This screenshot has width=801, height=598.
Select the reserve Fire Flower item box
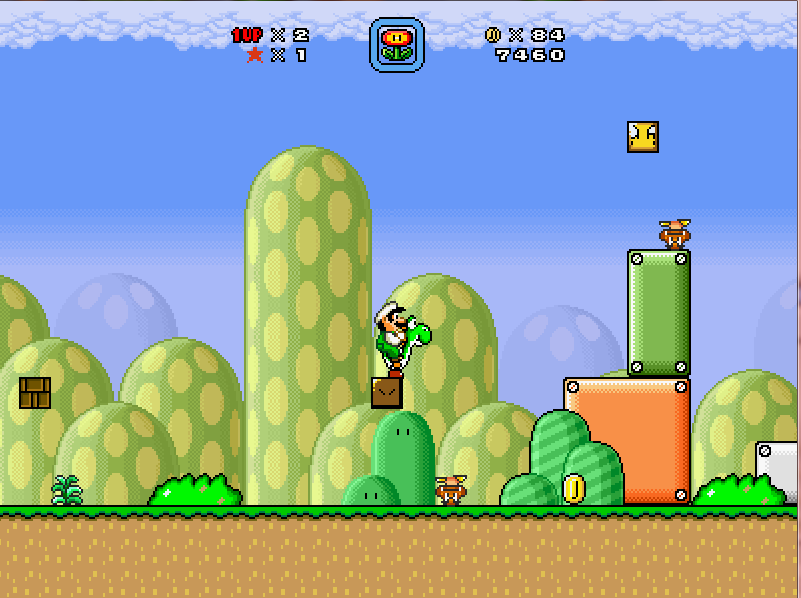(x=397, y=45)
